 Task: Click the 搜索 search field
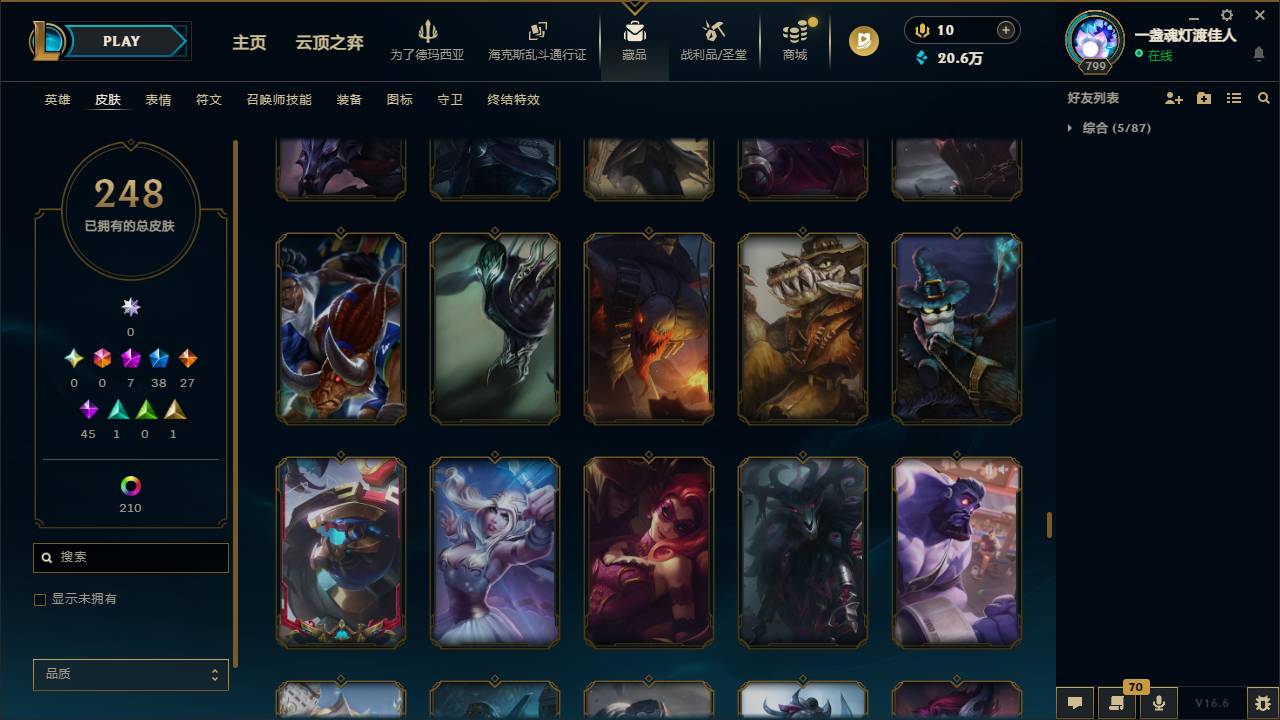tap(130, 557)
